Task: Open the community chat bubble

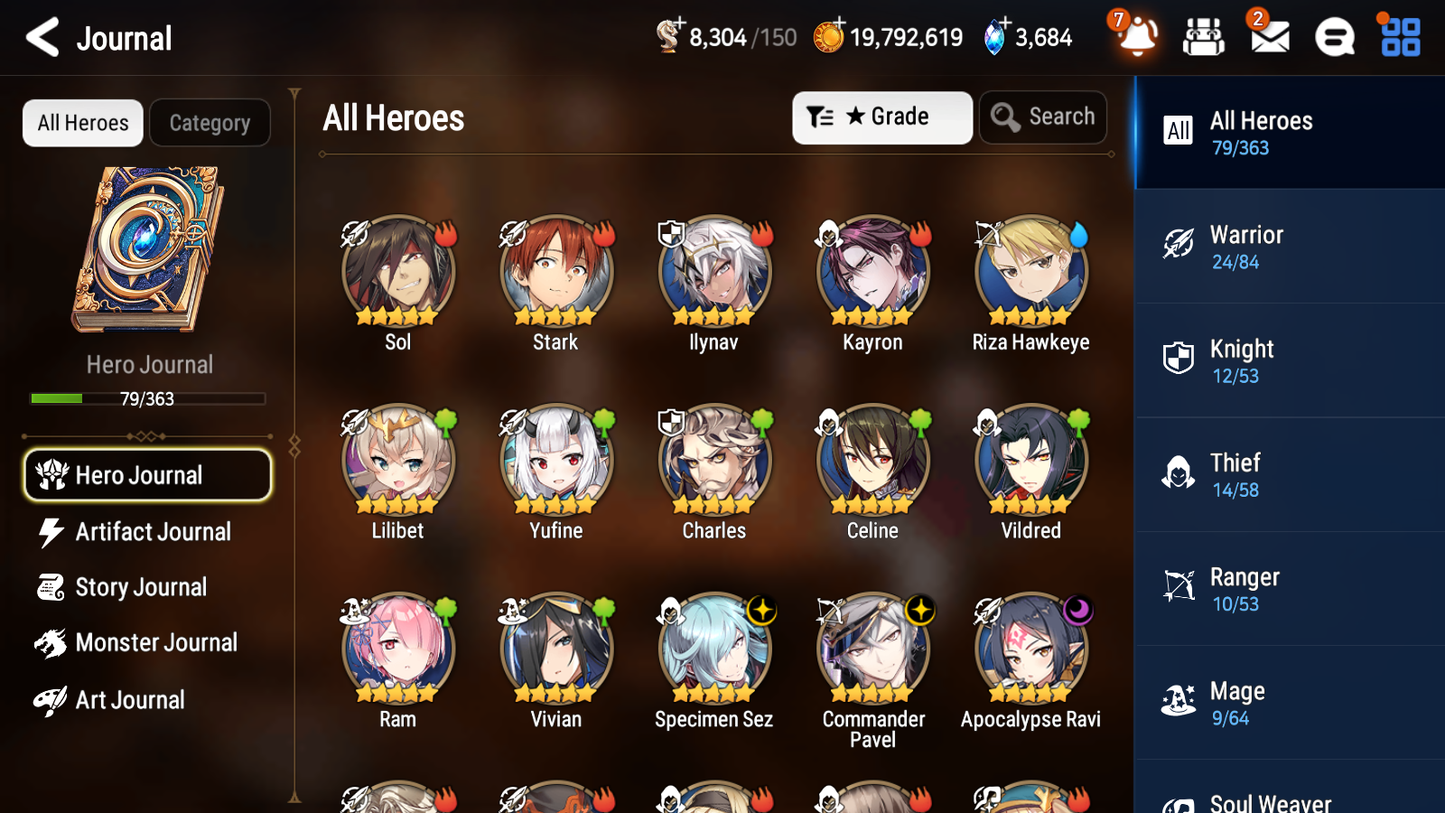Action: click(x=1333, y=36)
